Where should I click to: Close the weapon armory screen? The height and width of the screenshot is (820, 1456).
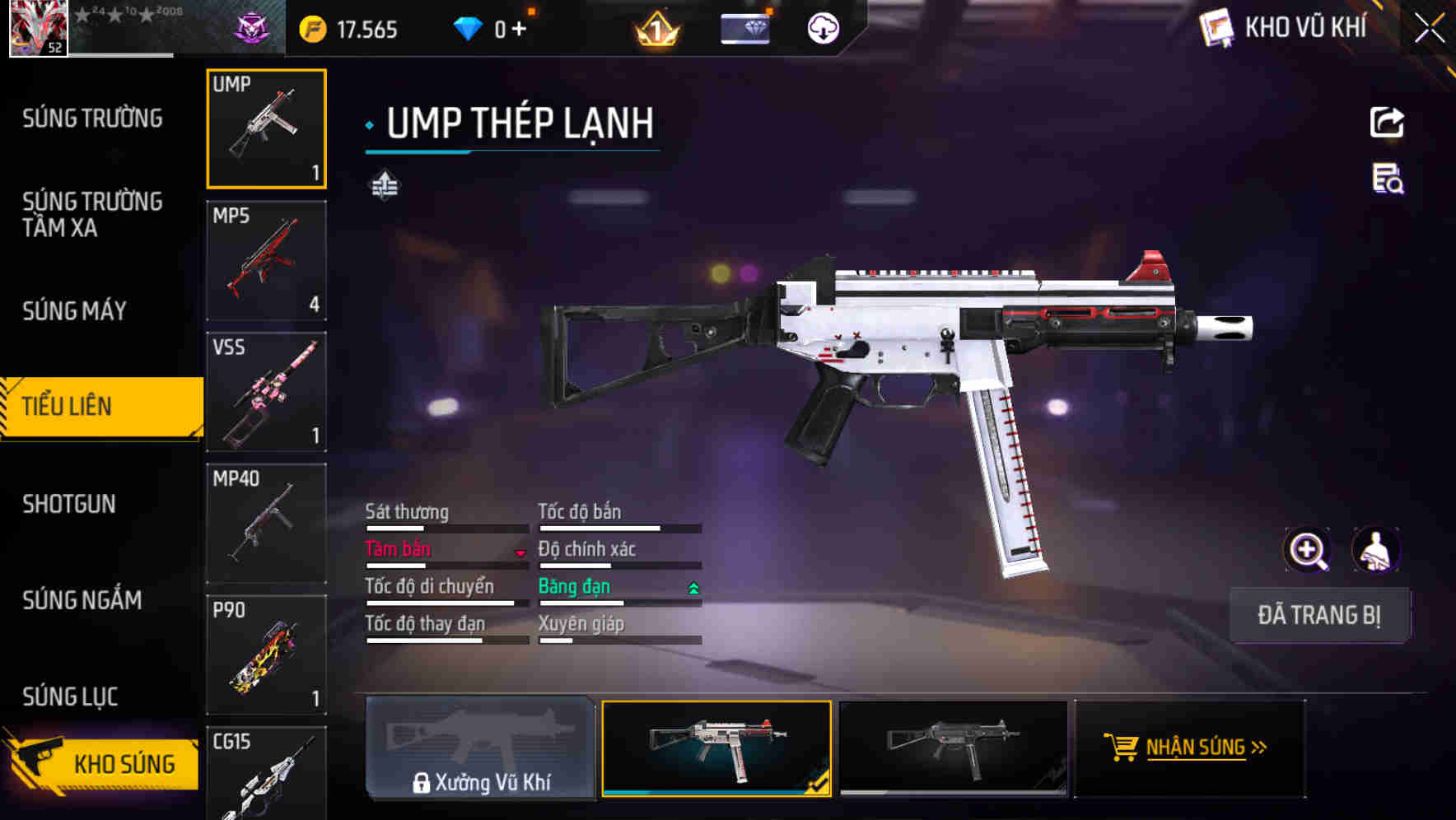click(1429, 29)
